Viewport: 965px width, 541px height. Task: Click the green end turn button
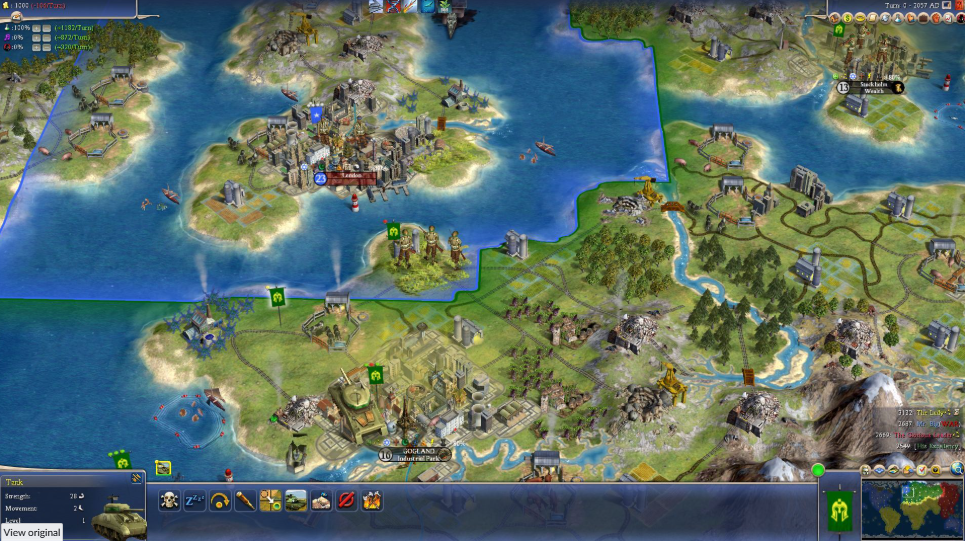pyautogui.click(x=818, y=469)
